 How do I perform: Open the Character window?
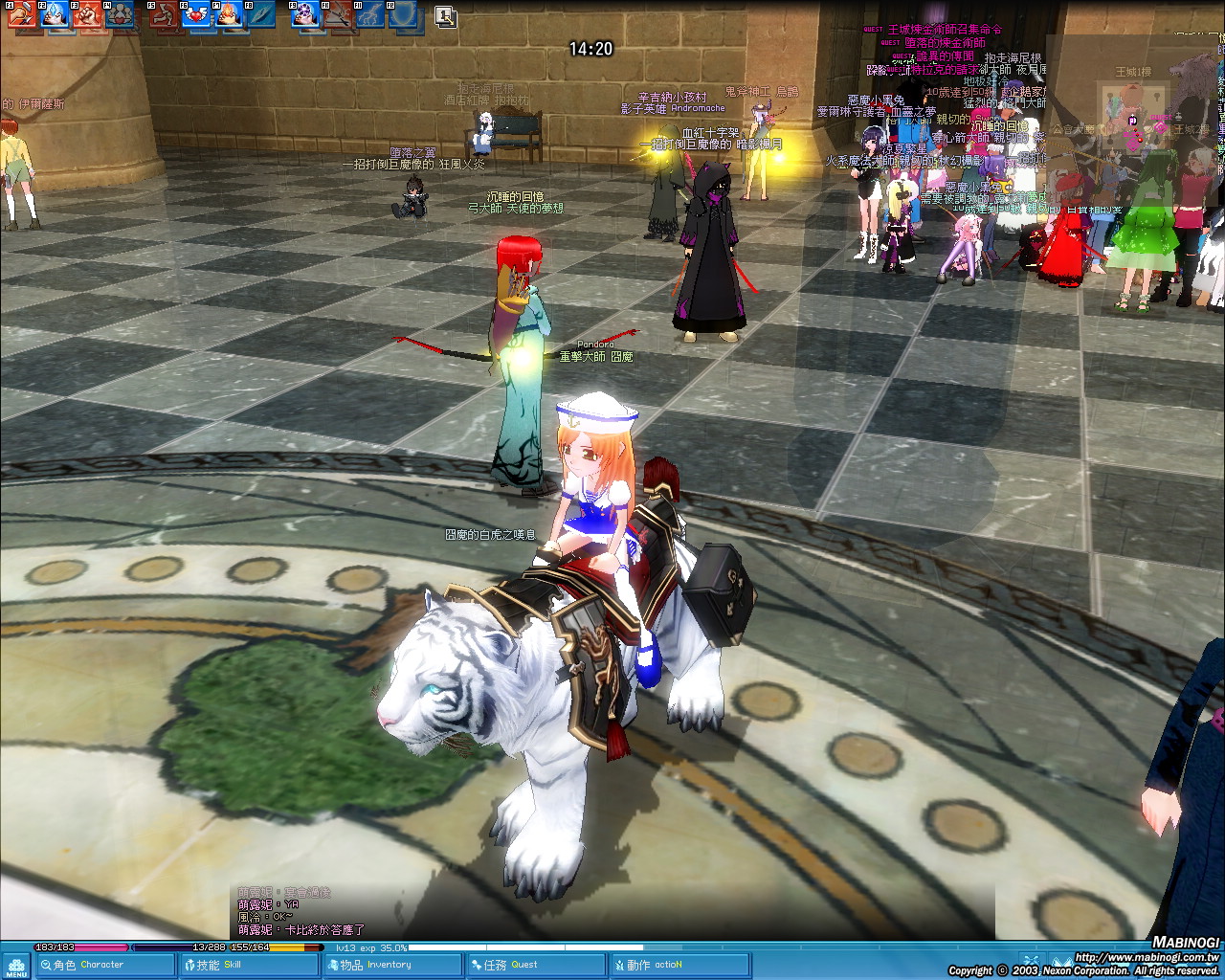point(105,965)
